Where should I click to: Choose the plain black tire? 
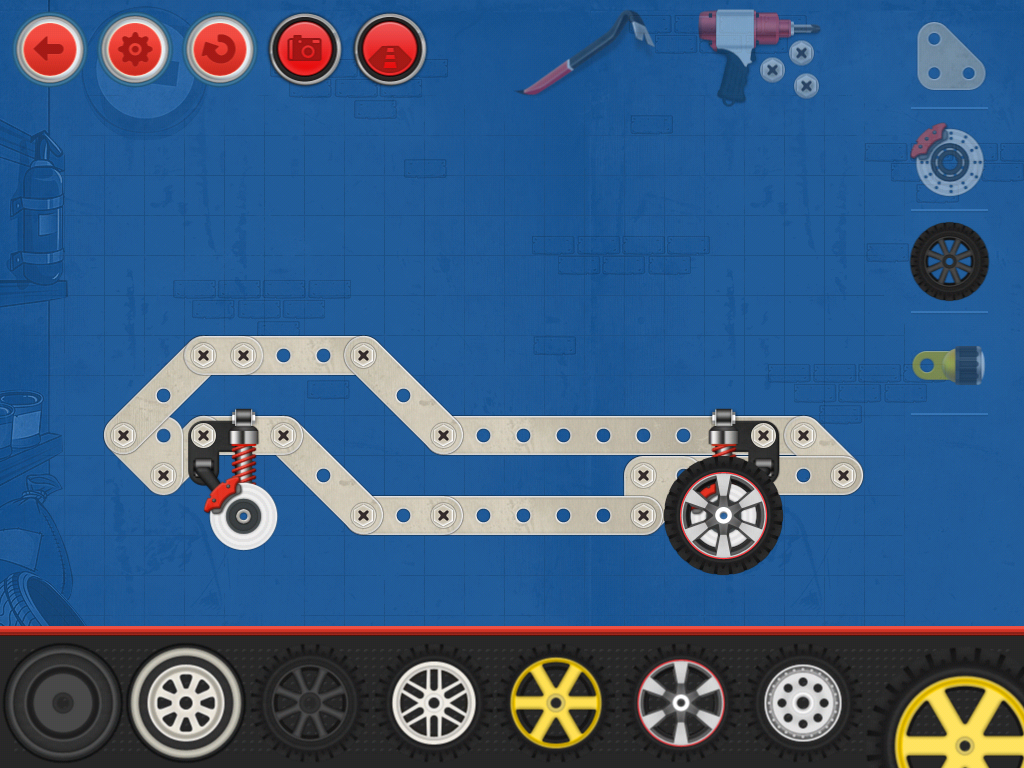[62, 702]
